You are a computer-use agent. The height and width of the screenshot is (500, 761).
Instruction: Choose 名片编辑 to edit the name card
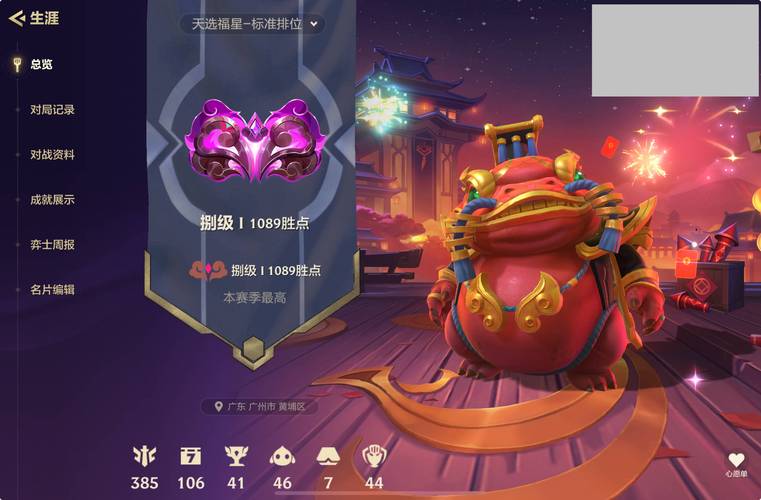click(x=52, y=290)
